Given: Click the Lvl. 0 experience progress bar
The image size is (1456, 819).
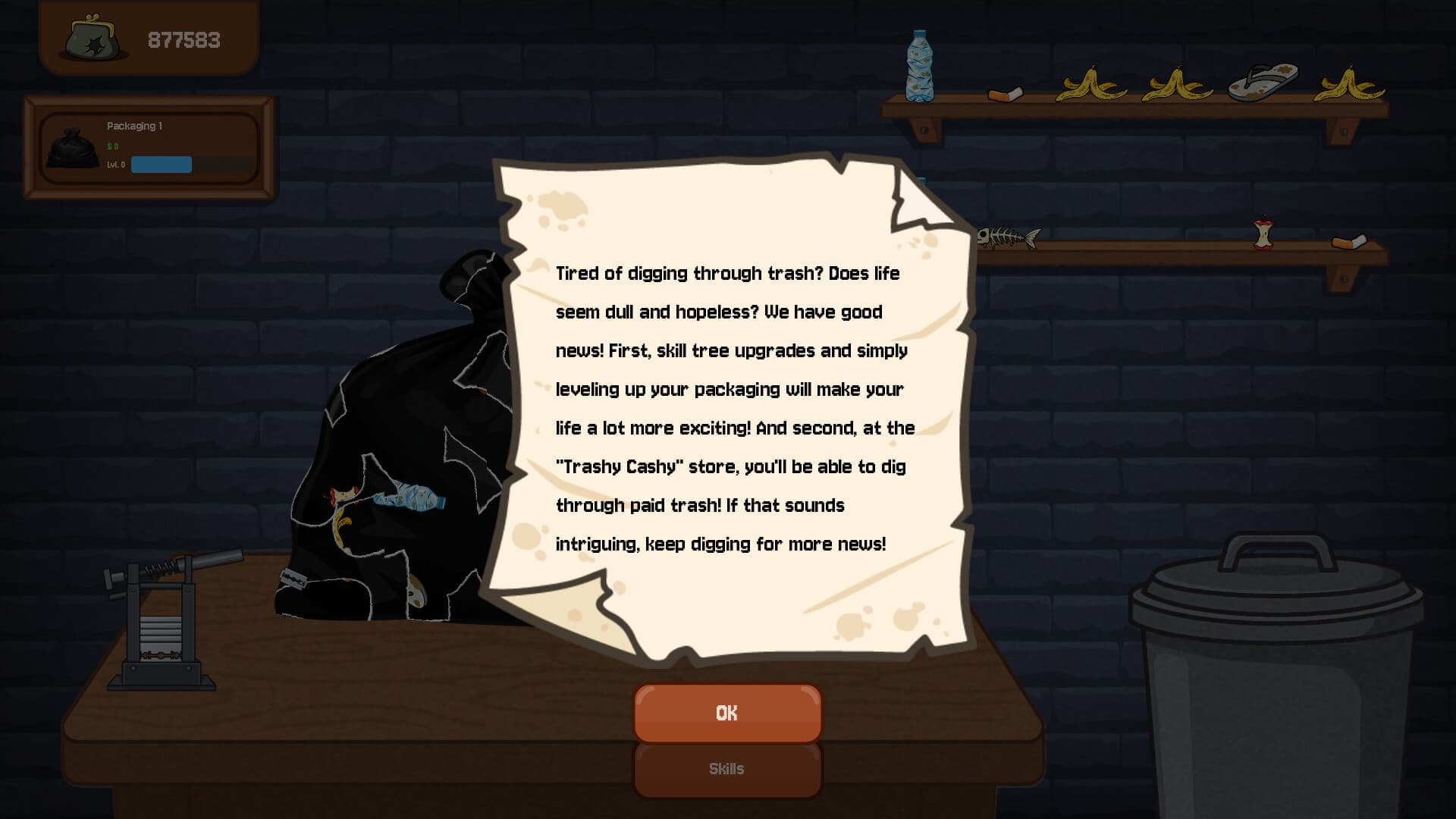Looking at the screenshot, I should point(161,165).
